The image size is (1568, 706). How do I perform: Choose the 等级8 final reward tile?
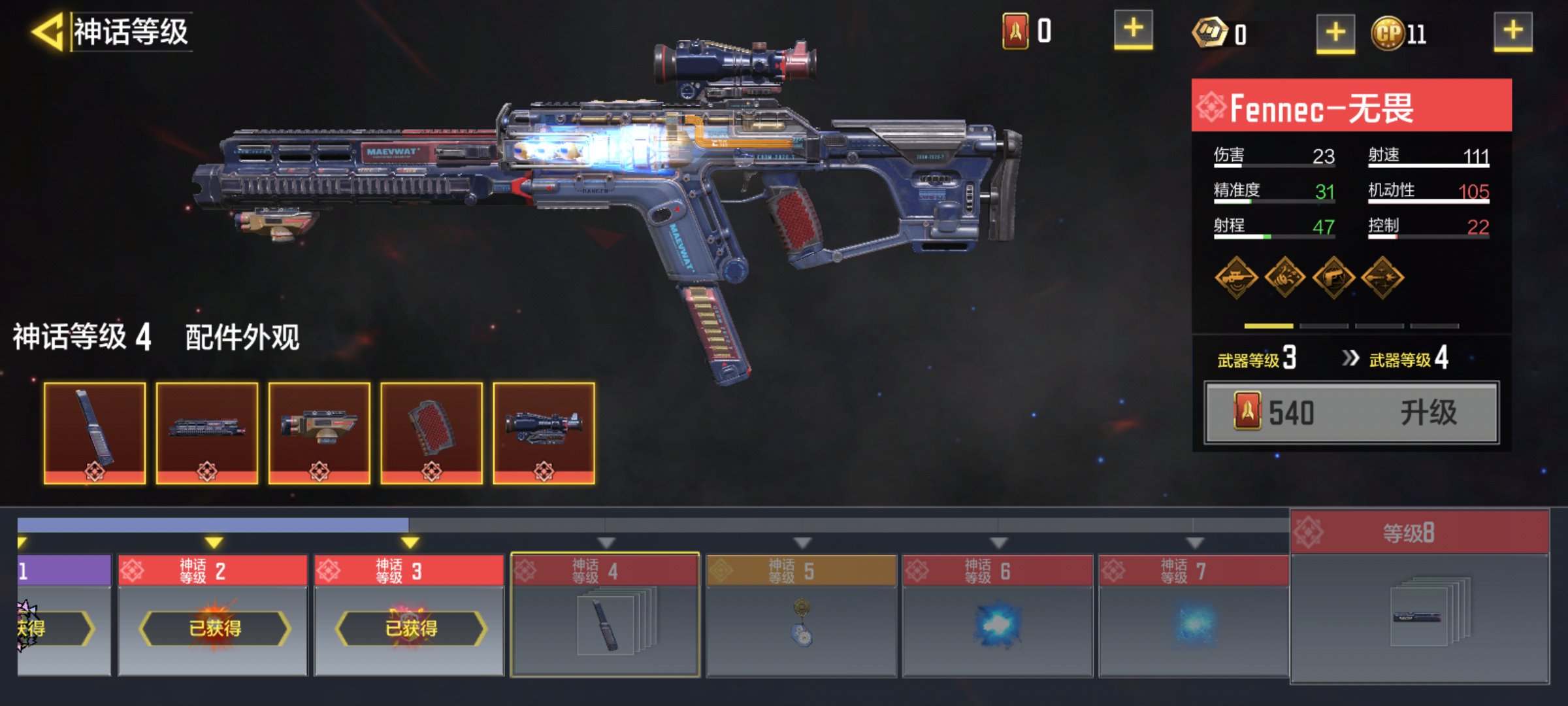coord(1419,596)
